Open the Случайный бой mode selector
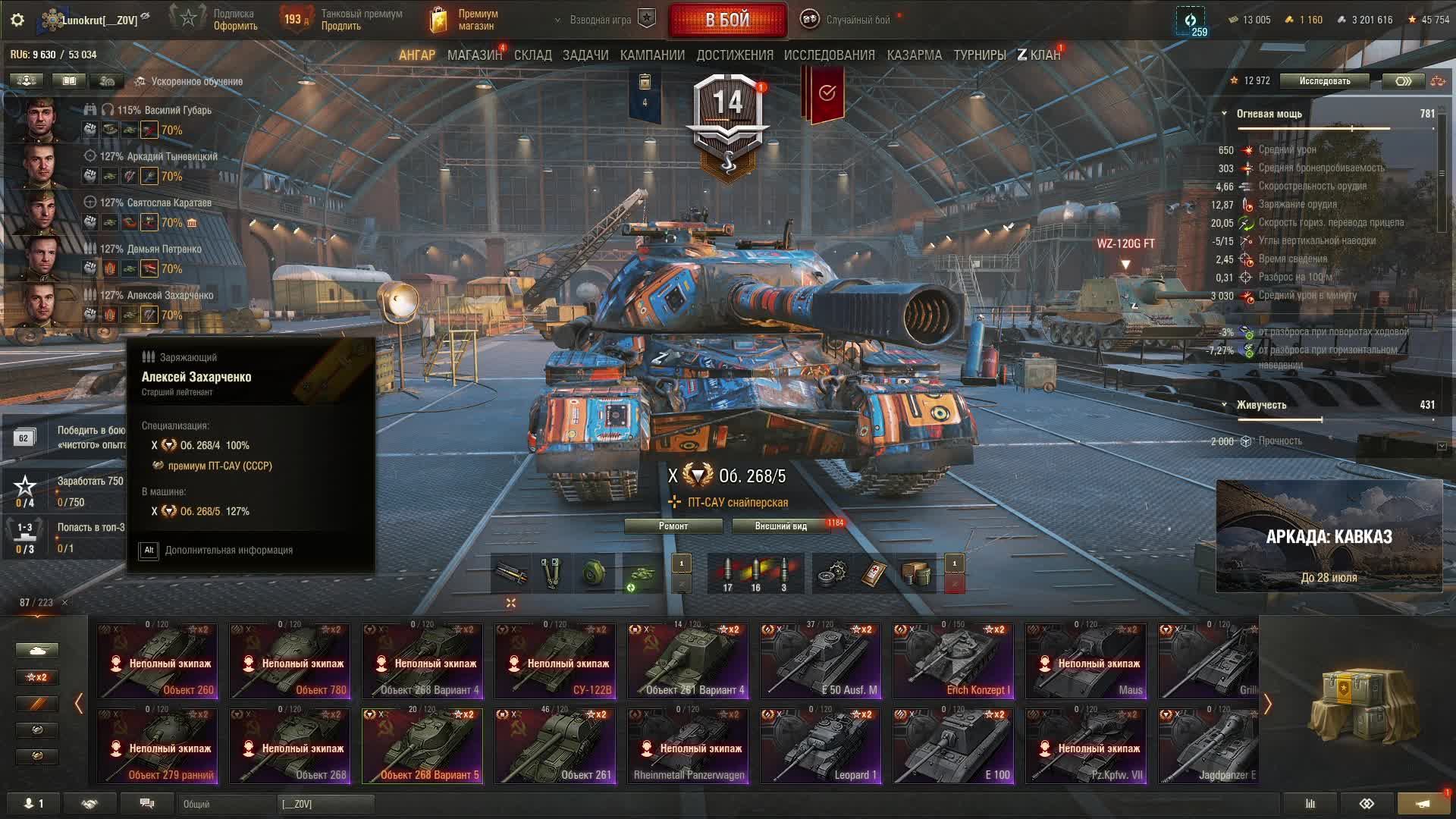The image size is (1456, 819). pyautogui.click(x=848, y=20)
